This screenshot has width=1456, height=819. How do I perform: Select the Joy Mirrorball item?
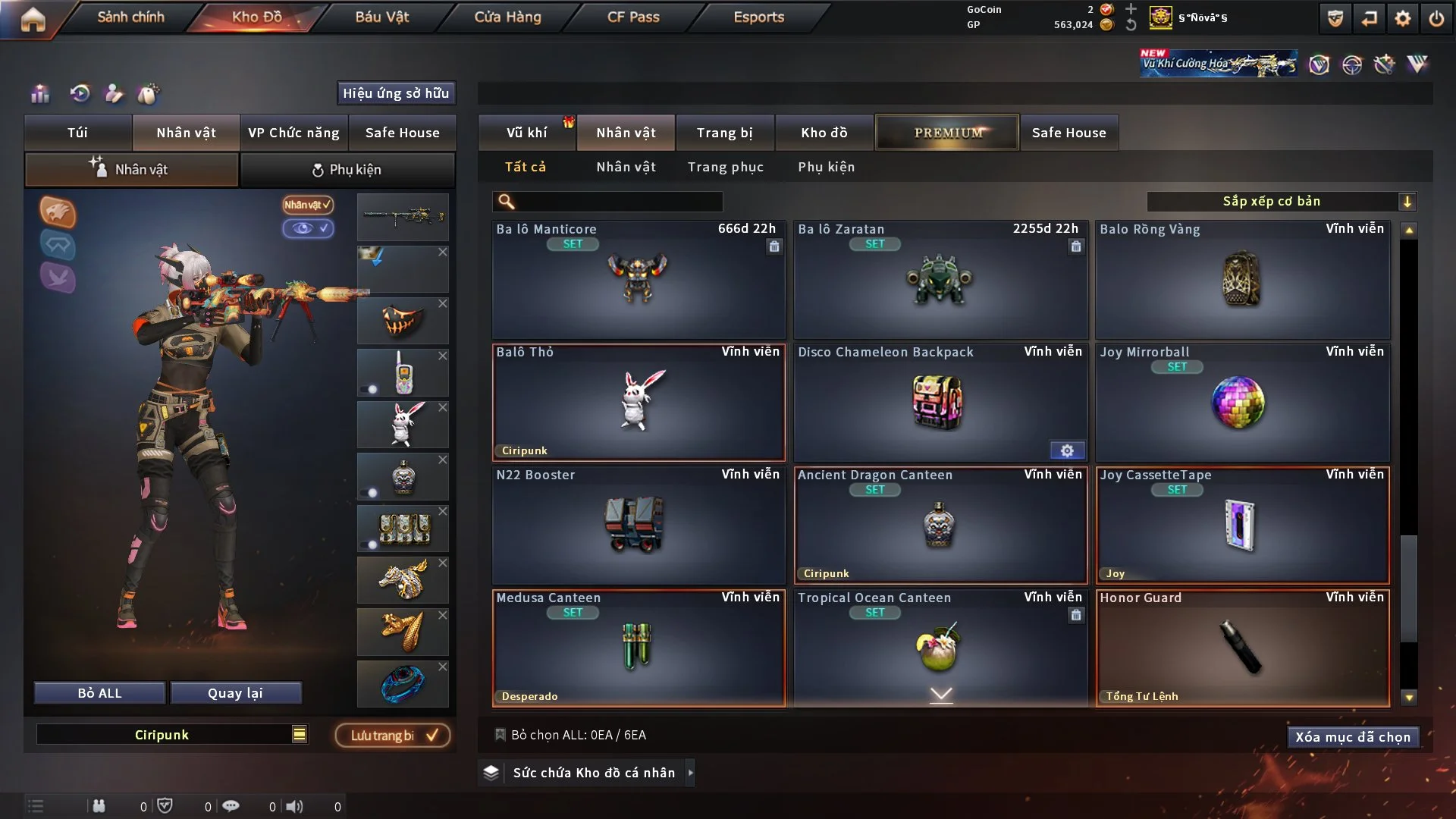tap(1242, 402)
